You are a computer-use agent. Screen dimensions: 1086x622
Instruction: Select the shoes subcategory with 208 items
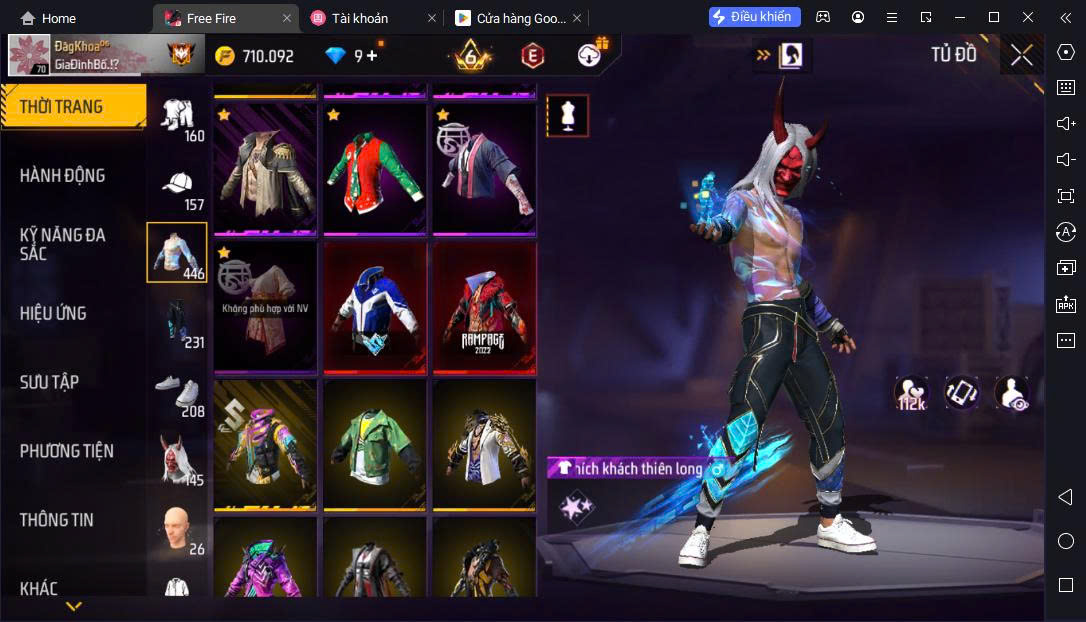[178, 393]
